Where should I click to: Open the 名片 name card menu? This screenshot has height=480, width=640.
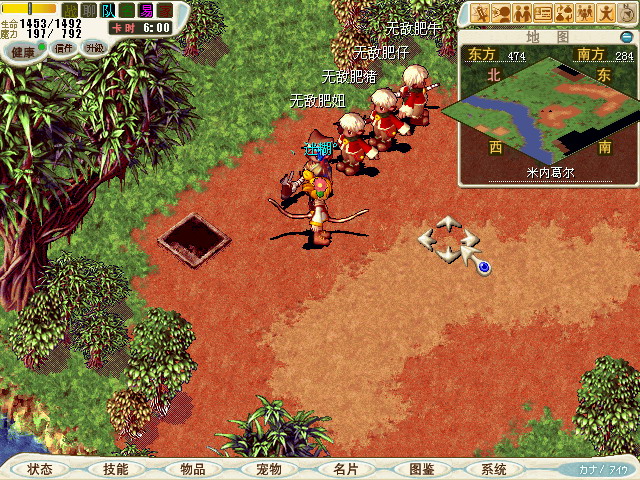point(344,469)
